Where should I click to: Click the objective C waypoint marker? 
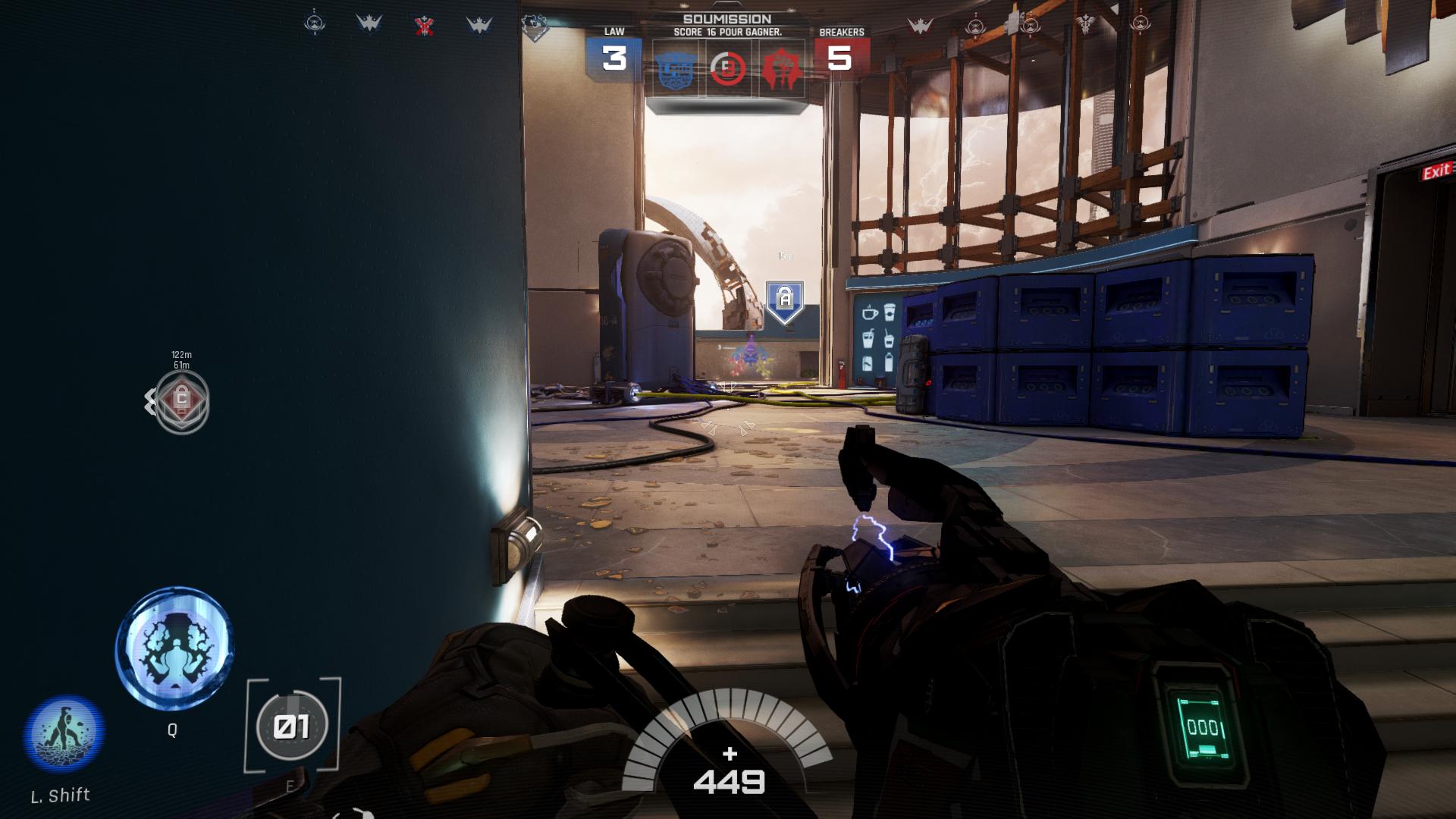tap(181, 400)
